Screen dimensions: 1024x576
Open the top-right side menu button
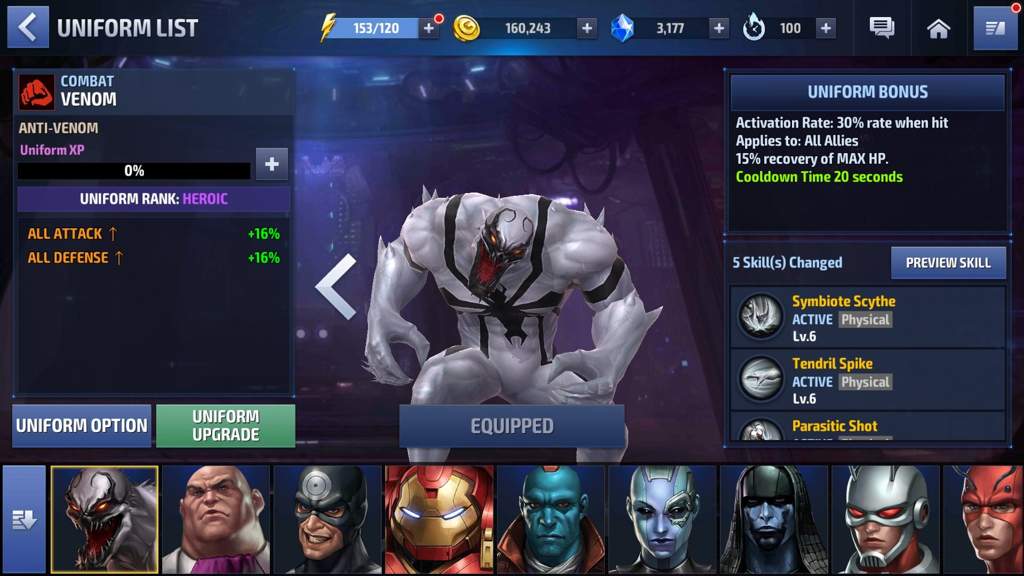point(995,28)
